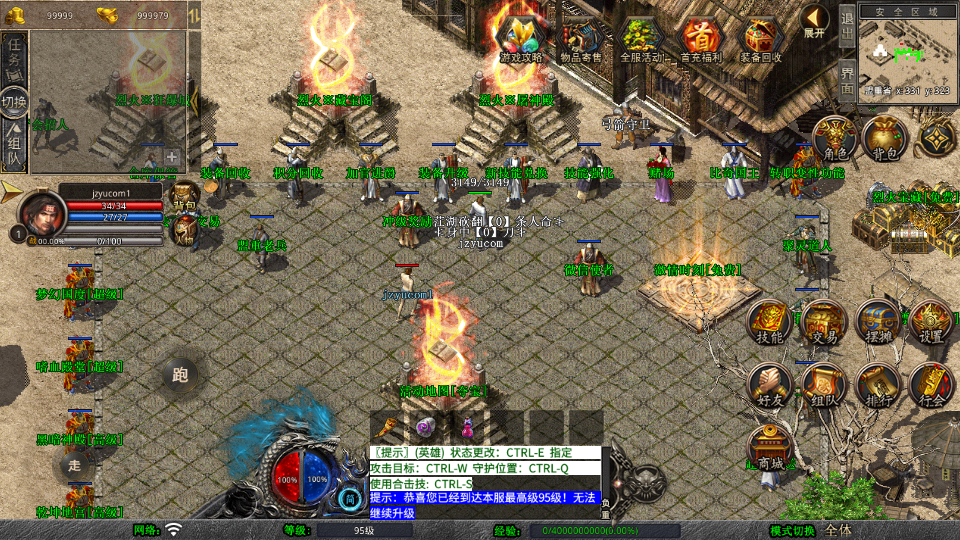Viewport: 960px width, 540px height.
Task: Open the 技能 skills book
Action: (770, 322)
